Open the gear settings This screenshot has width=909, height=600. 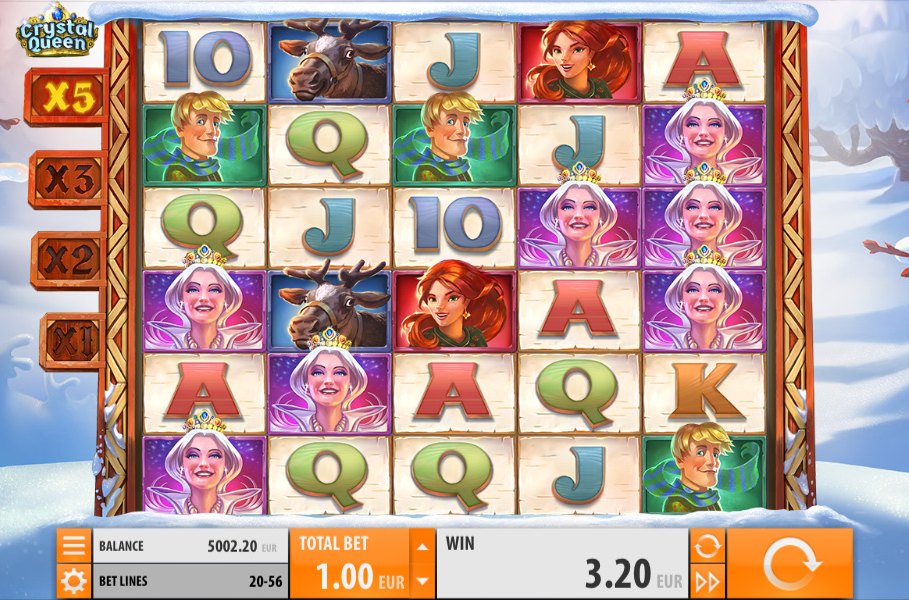73,579
